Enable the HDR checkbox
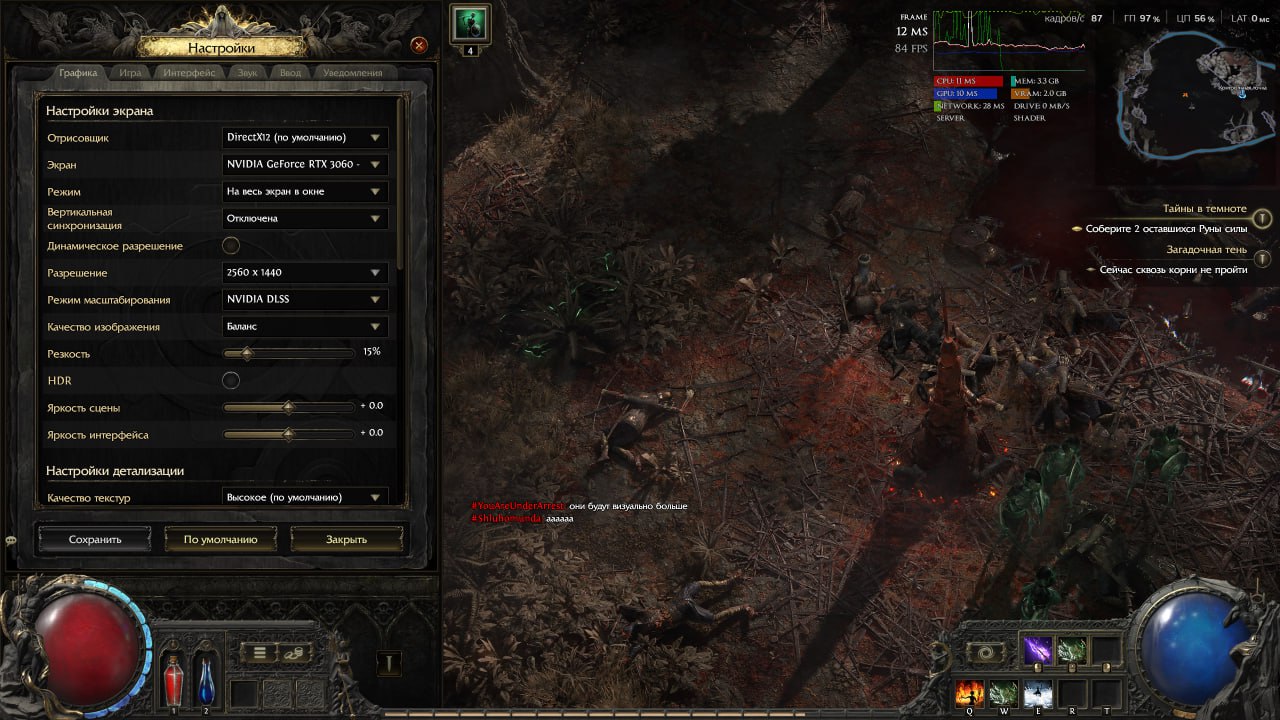Screen dimensions: 1280x720 [x=231, y=380]
